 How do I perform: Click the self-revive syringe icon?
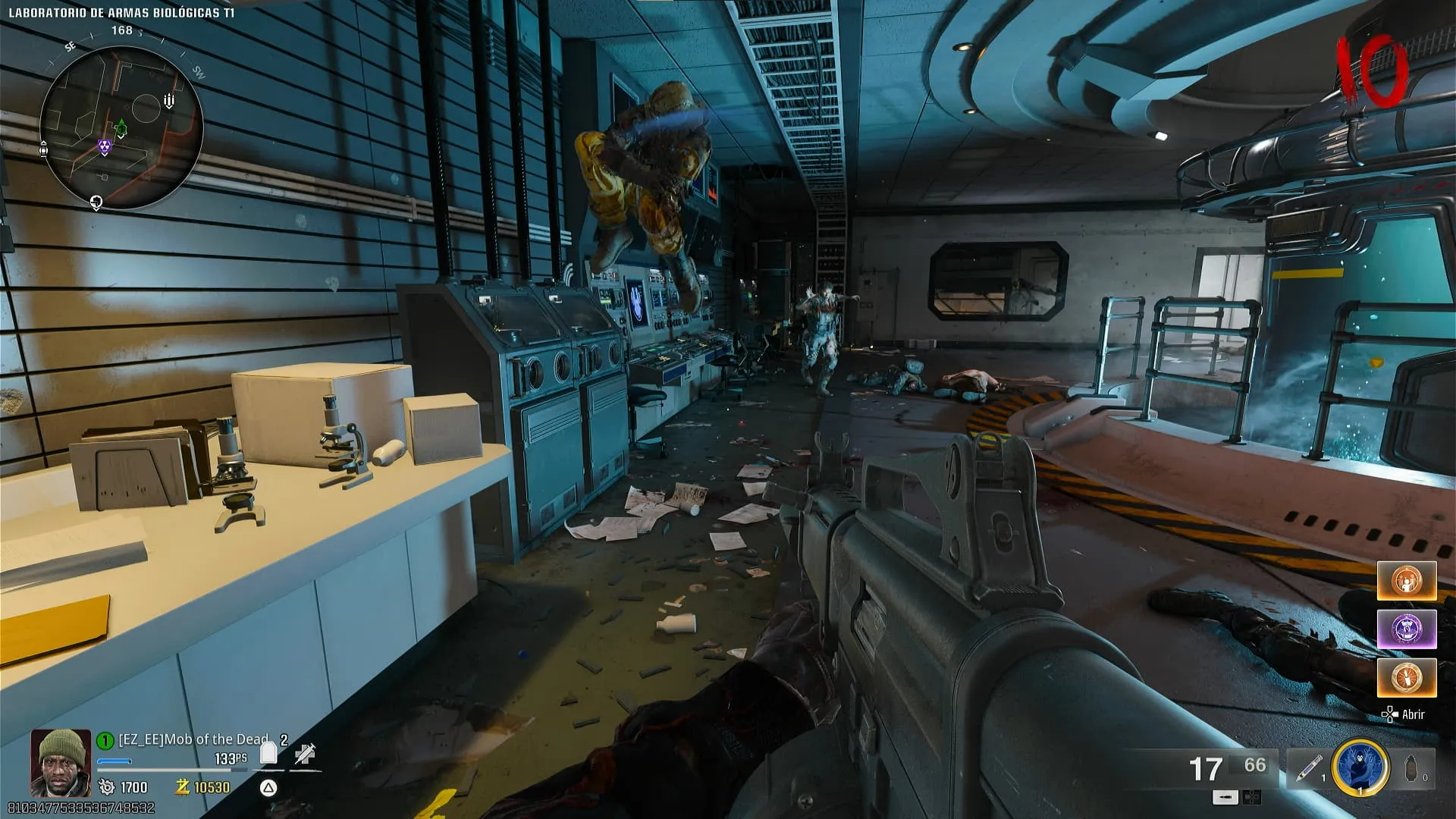pyautogui.click(x=305, y=754)
